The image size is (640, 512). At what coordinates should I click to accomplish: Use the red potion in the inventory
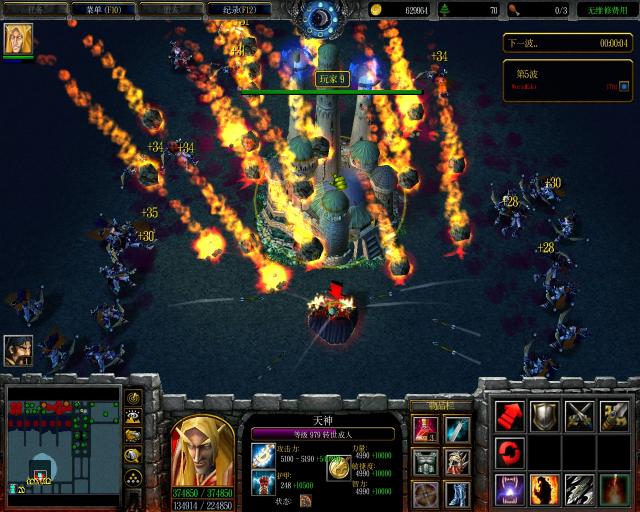425,429
